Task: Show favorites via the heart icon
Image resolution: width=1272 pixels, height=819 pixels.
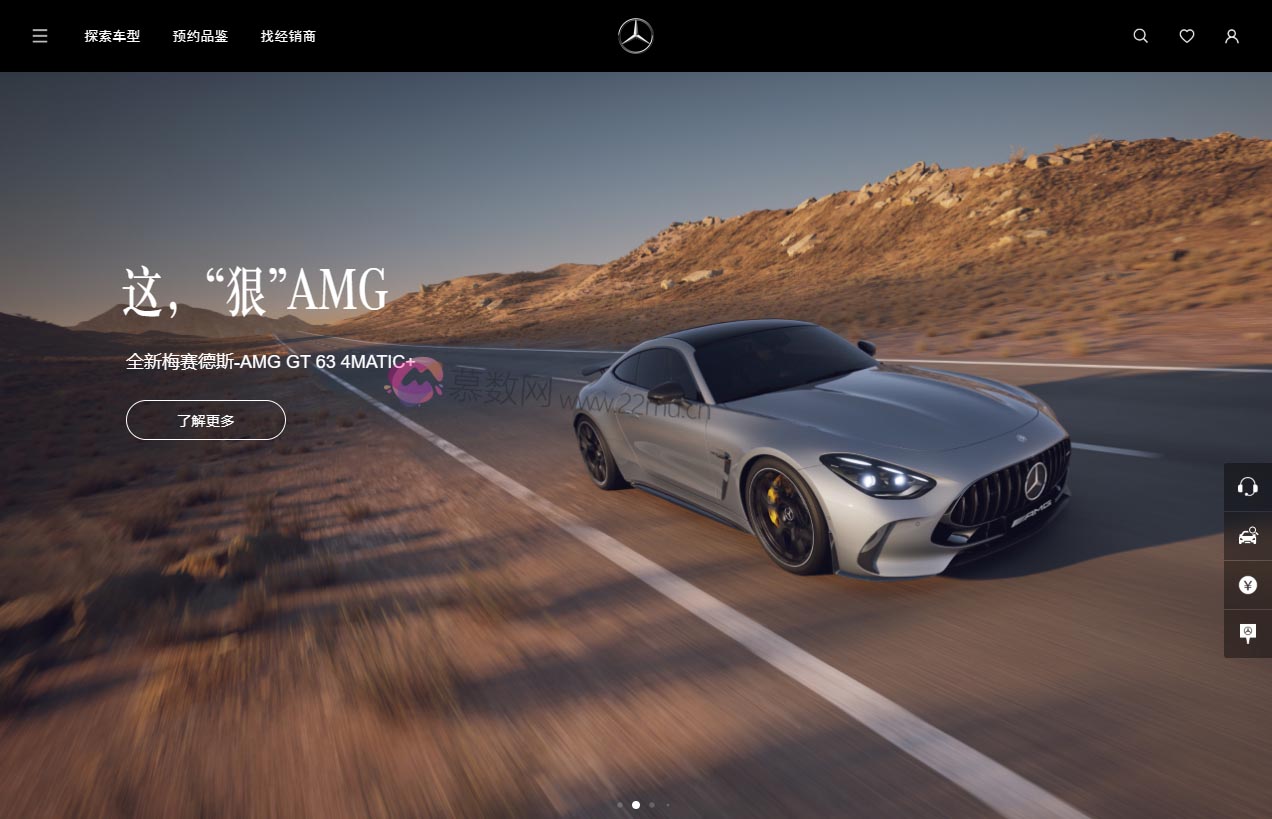Action: pyautogui.click(x=1186, y=36)
